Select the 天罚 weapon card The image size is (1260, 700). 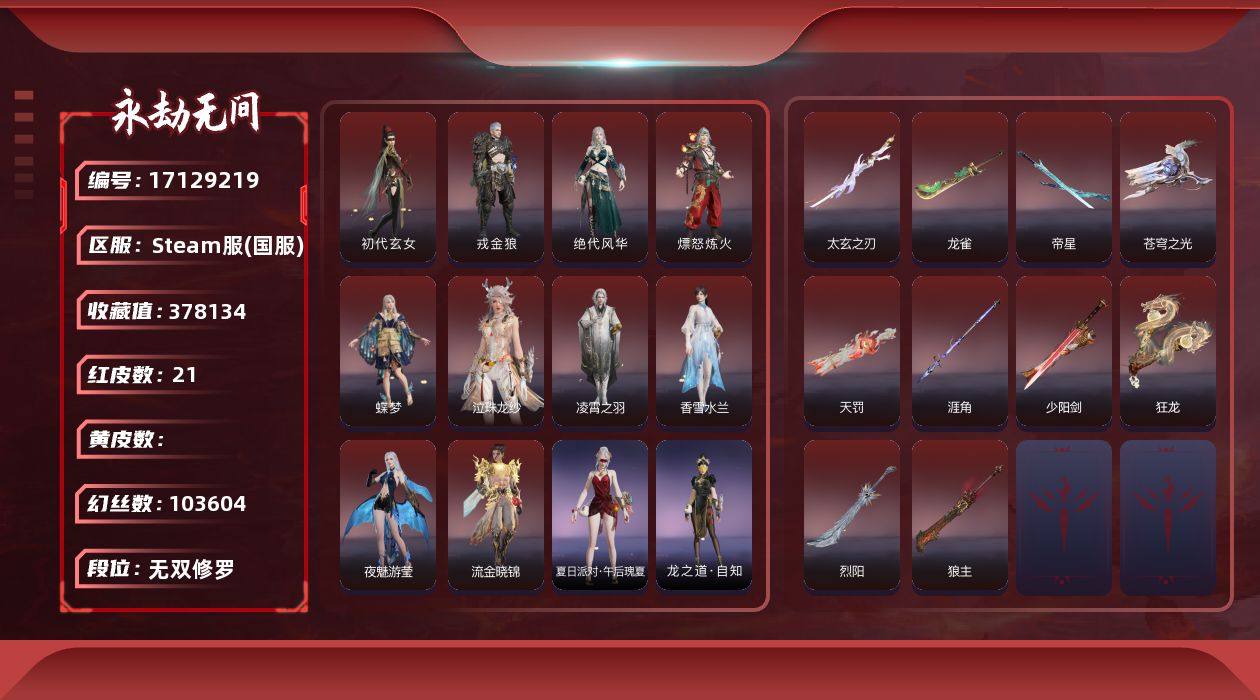coord(852,351)
